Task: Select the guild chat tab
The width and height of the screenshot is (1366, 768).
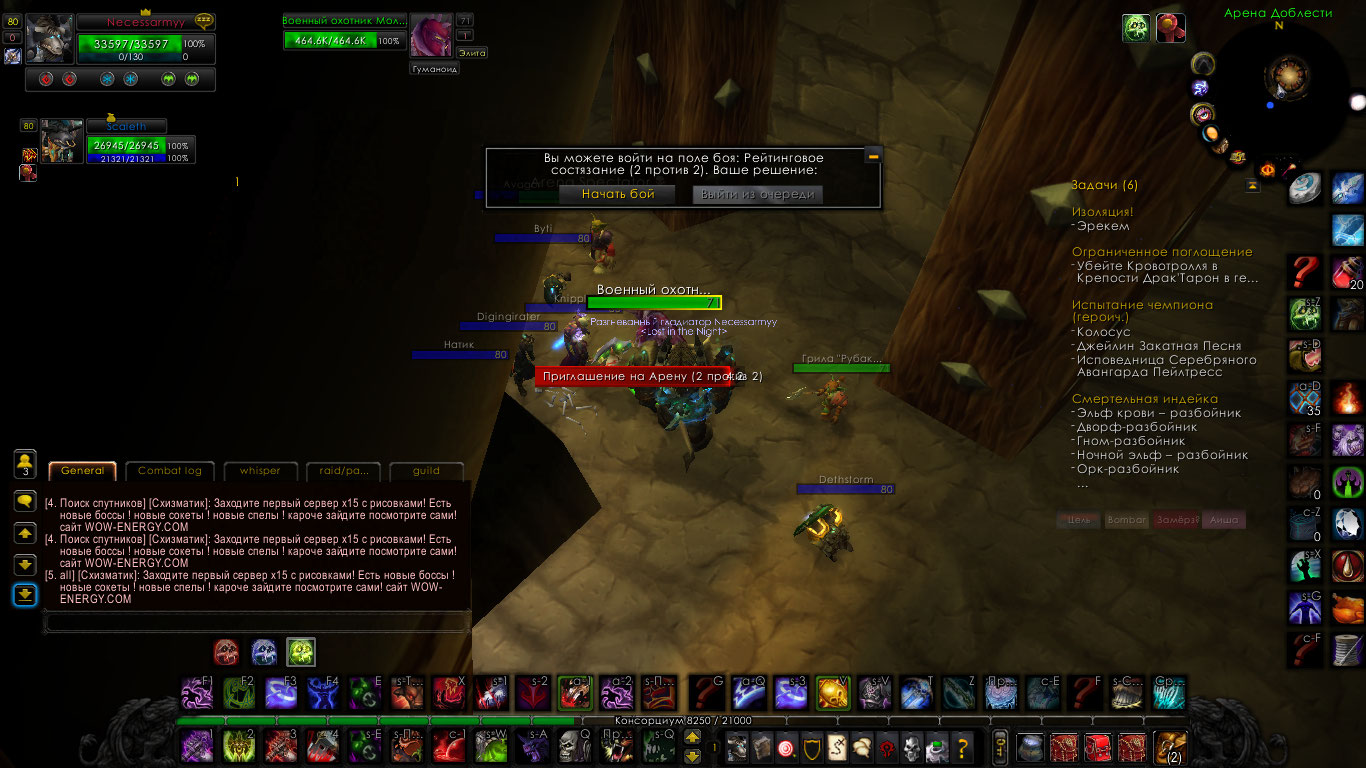Action: [426, 471]
